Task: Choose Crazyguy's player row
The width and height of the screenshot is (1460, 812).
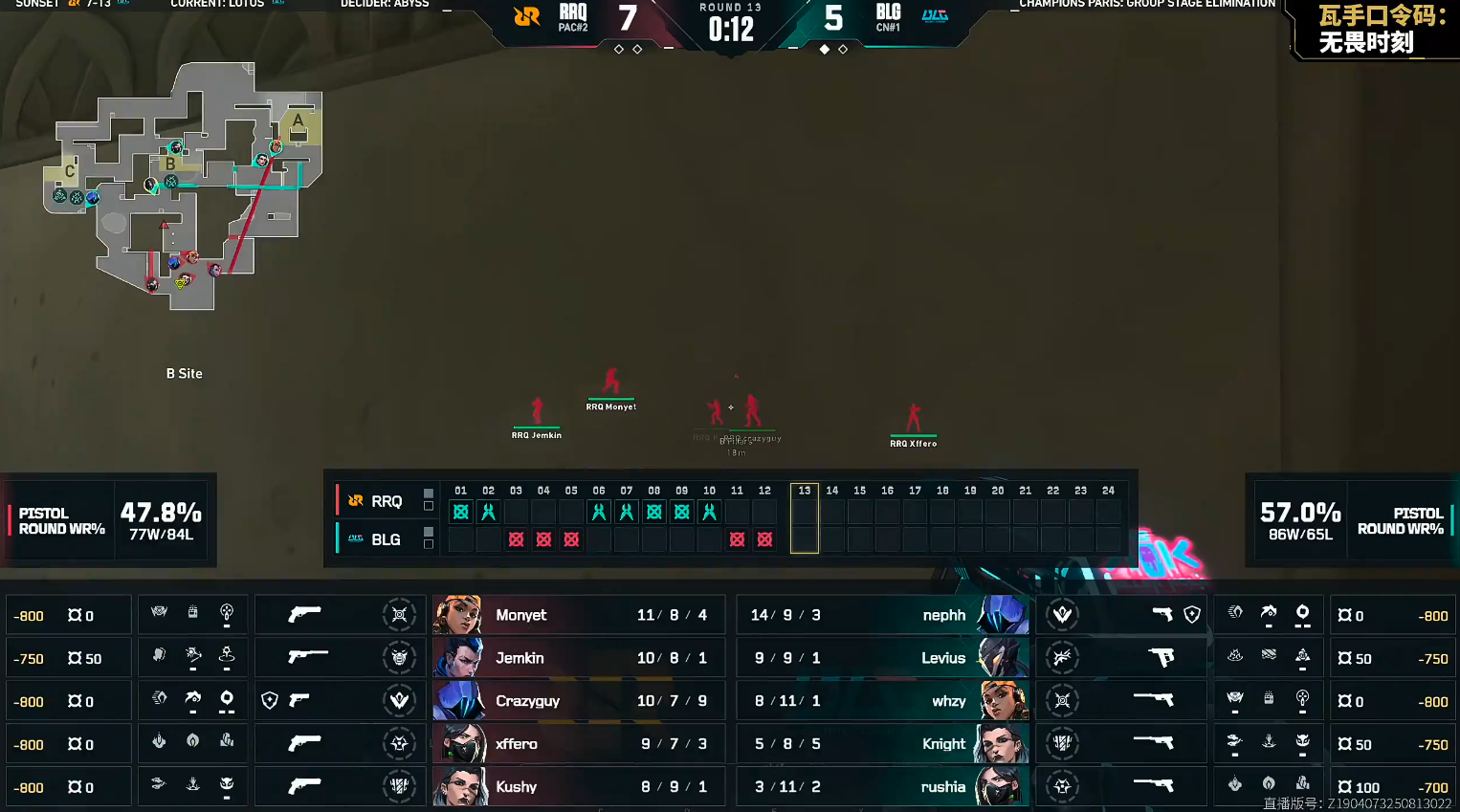Action: point(579,701)
